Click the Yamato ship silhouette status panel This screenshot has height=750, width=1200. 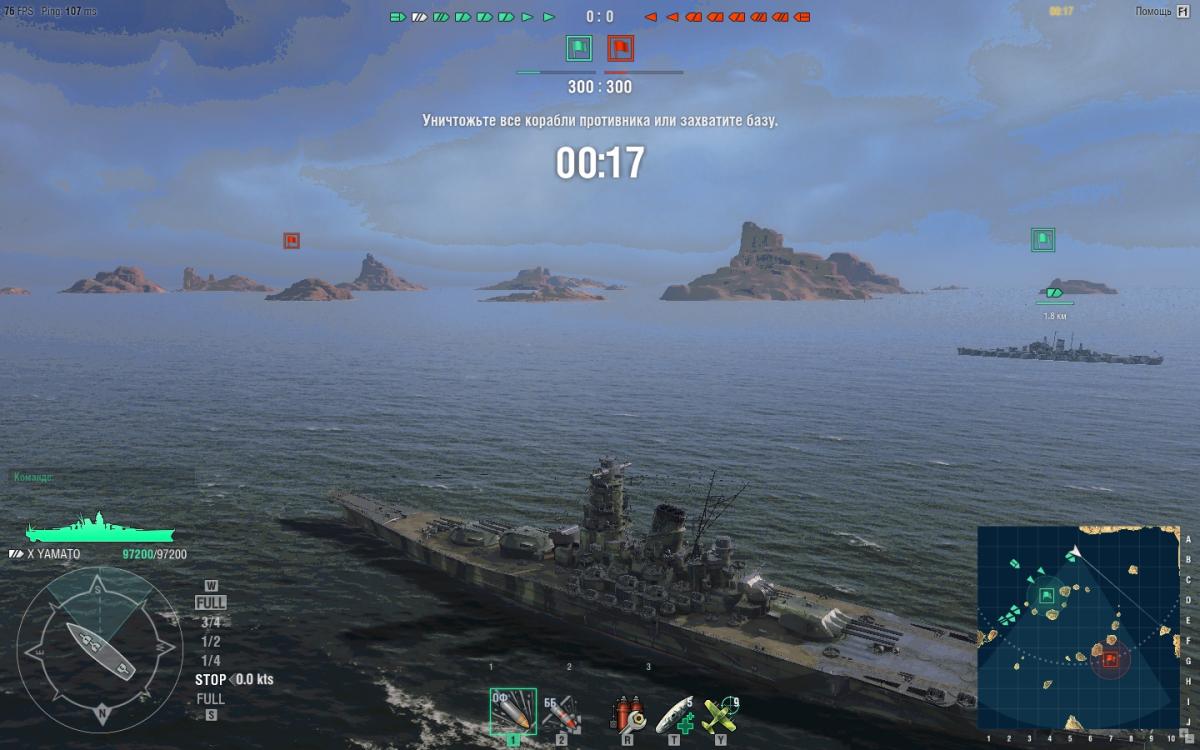(x=99, y=529)
